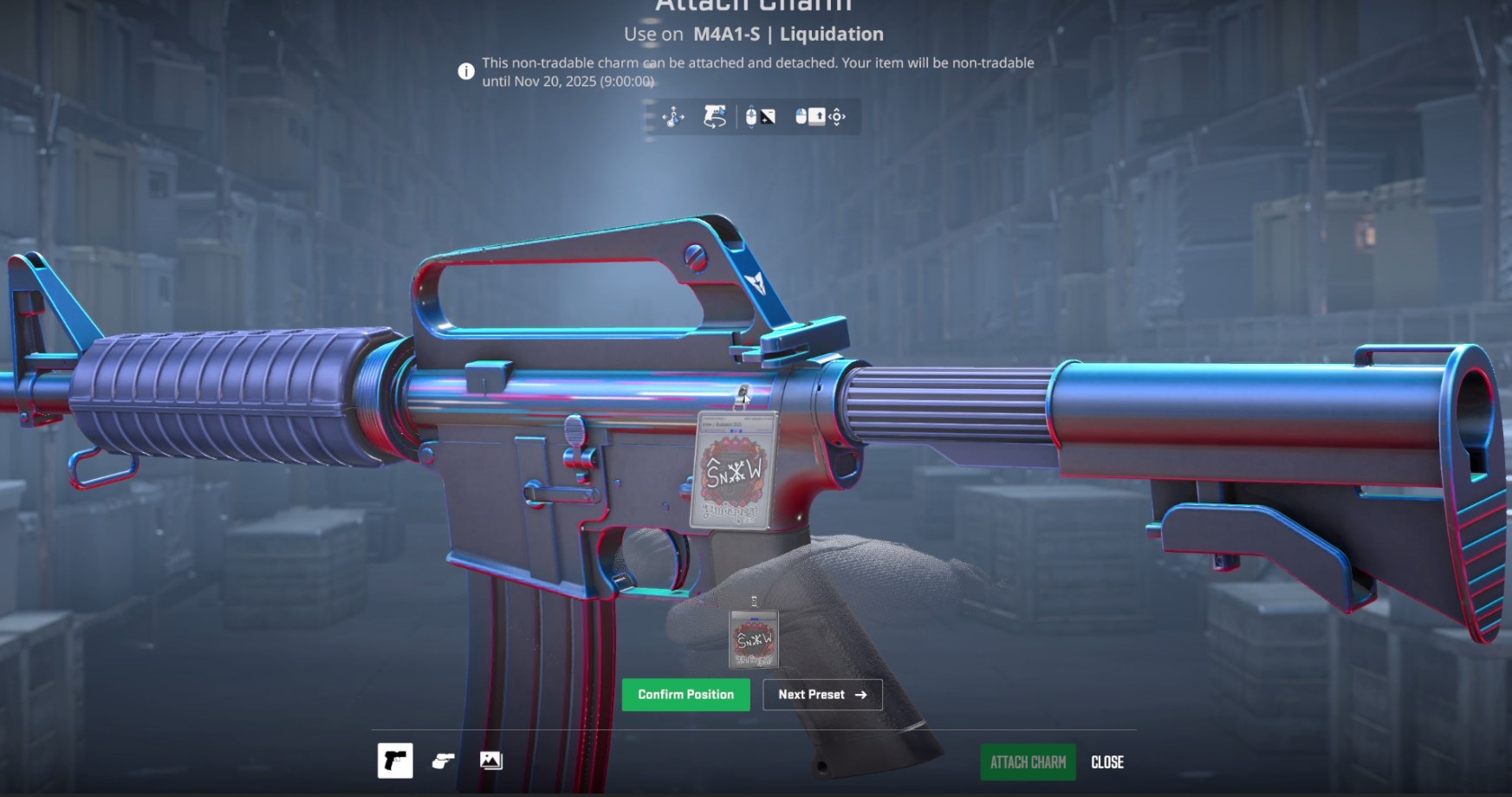Confirm the charm position
1512x797 pixels.
685,695
